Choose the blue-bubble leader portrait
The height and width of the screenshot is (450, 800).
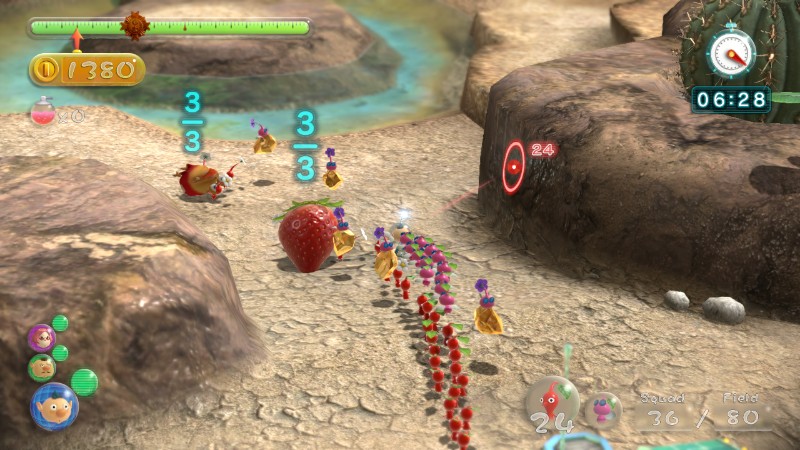click(54, 405)
